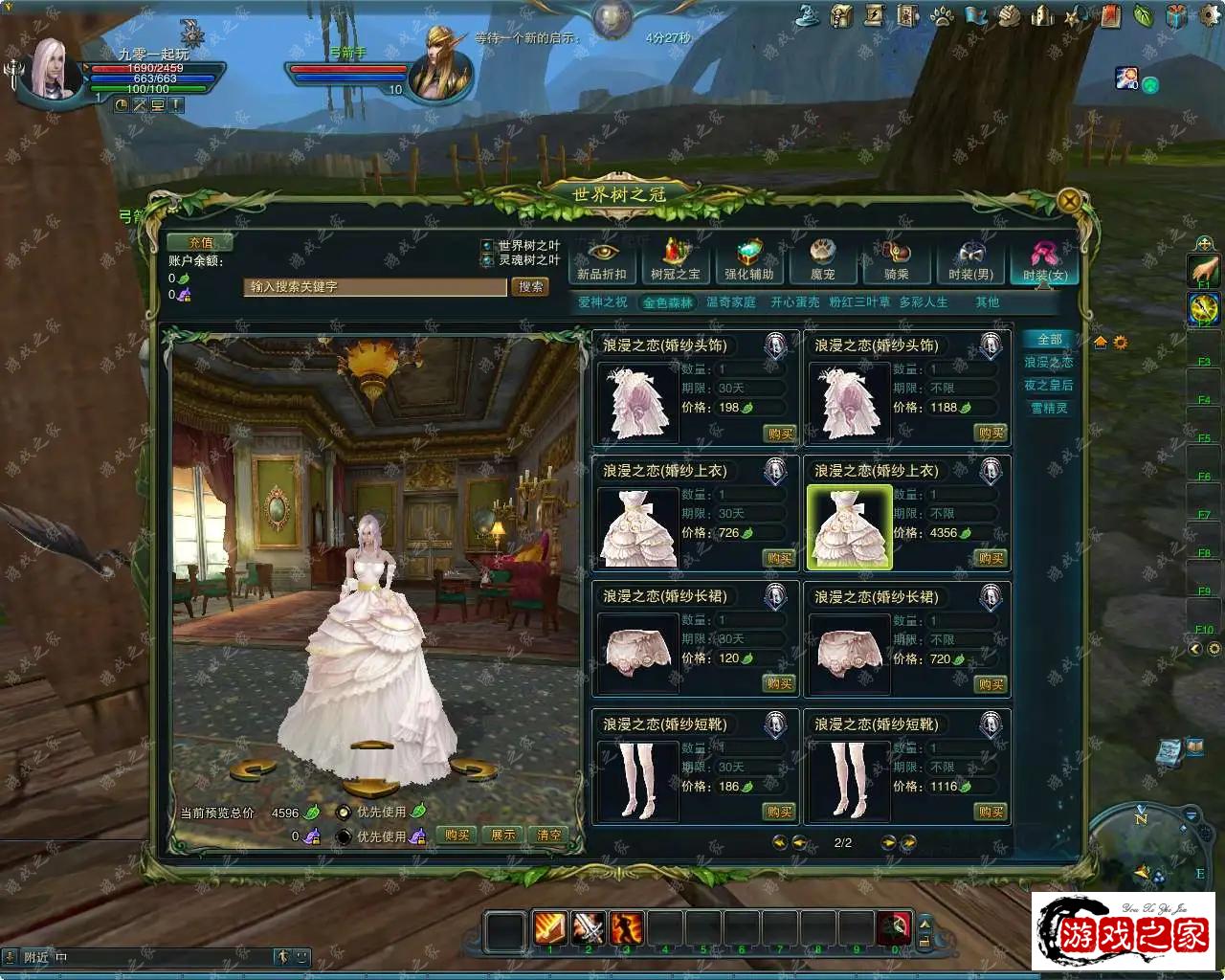Clear the preview with 清空
Screen dimensions: 1225x980
(x=549, y=835)
